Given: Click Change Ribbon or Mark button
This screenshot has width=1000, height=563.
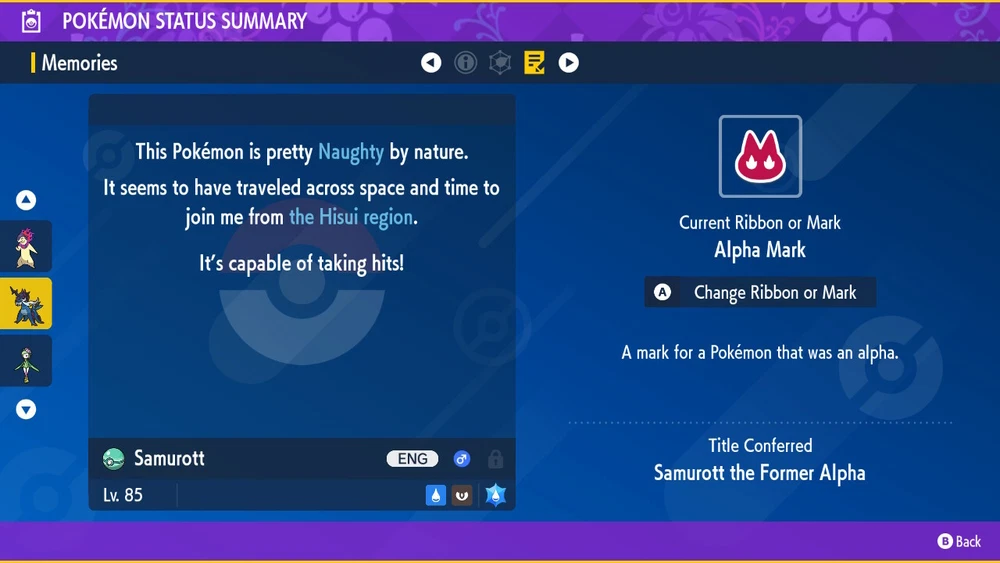Looking at the screenshot, I should coord(760,293).
